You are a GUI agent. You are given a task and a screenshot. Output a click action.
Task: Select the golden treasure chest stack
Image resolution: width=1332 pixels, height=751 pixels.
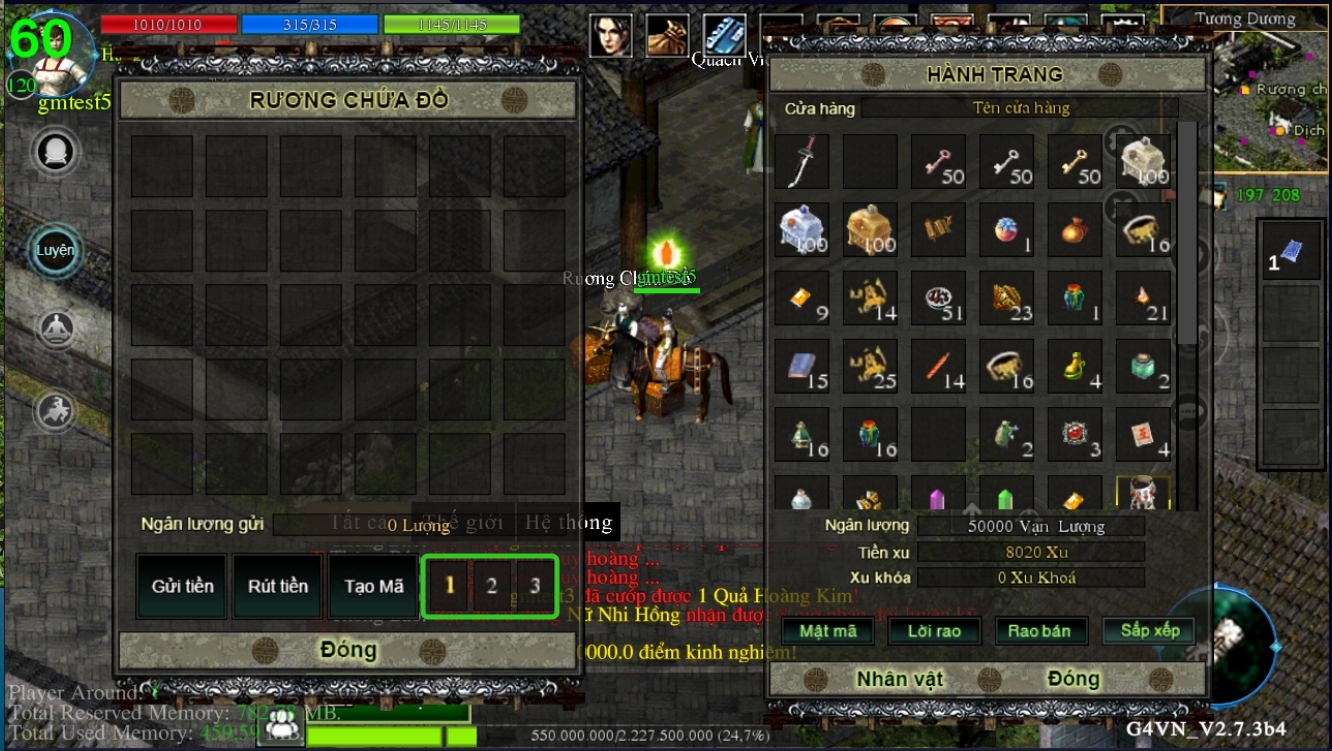point(870,230)
